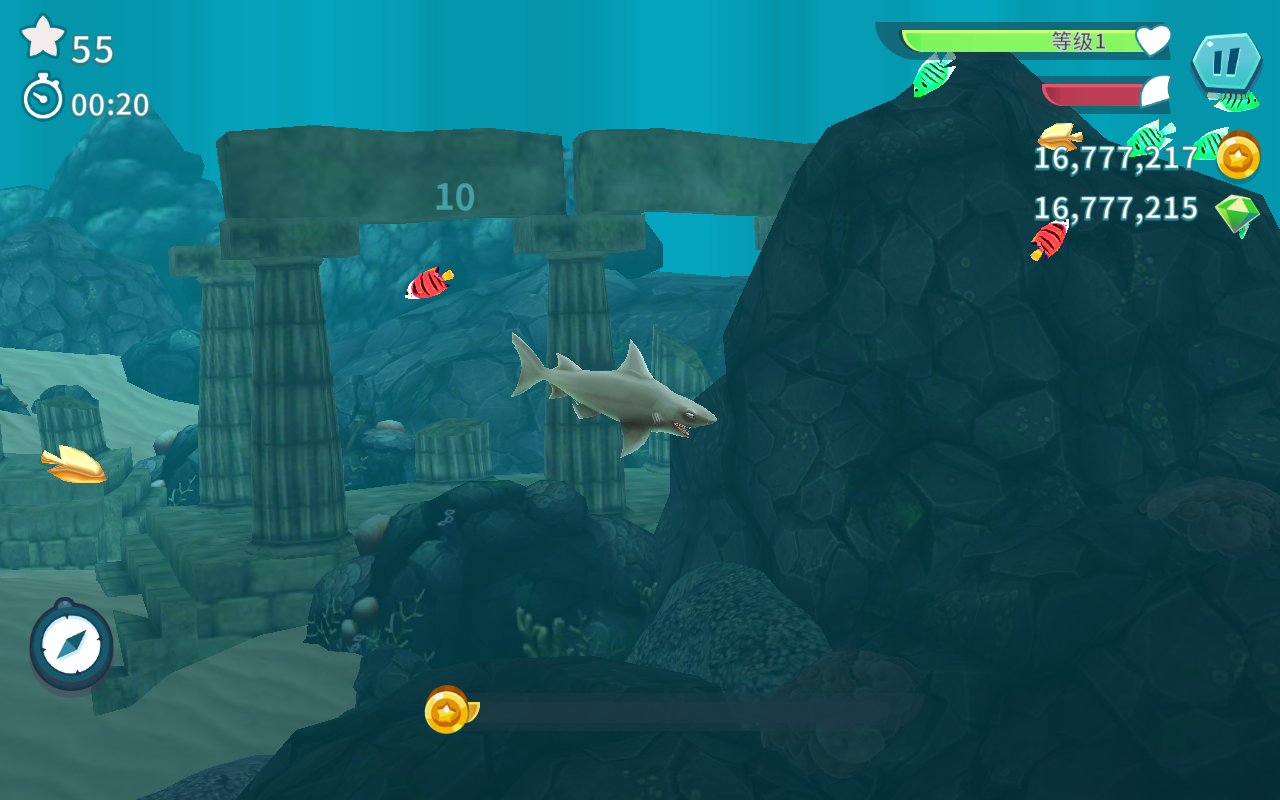
Task: Pause the game with the hexagon button
Action: 1226,62
